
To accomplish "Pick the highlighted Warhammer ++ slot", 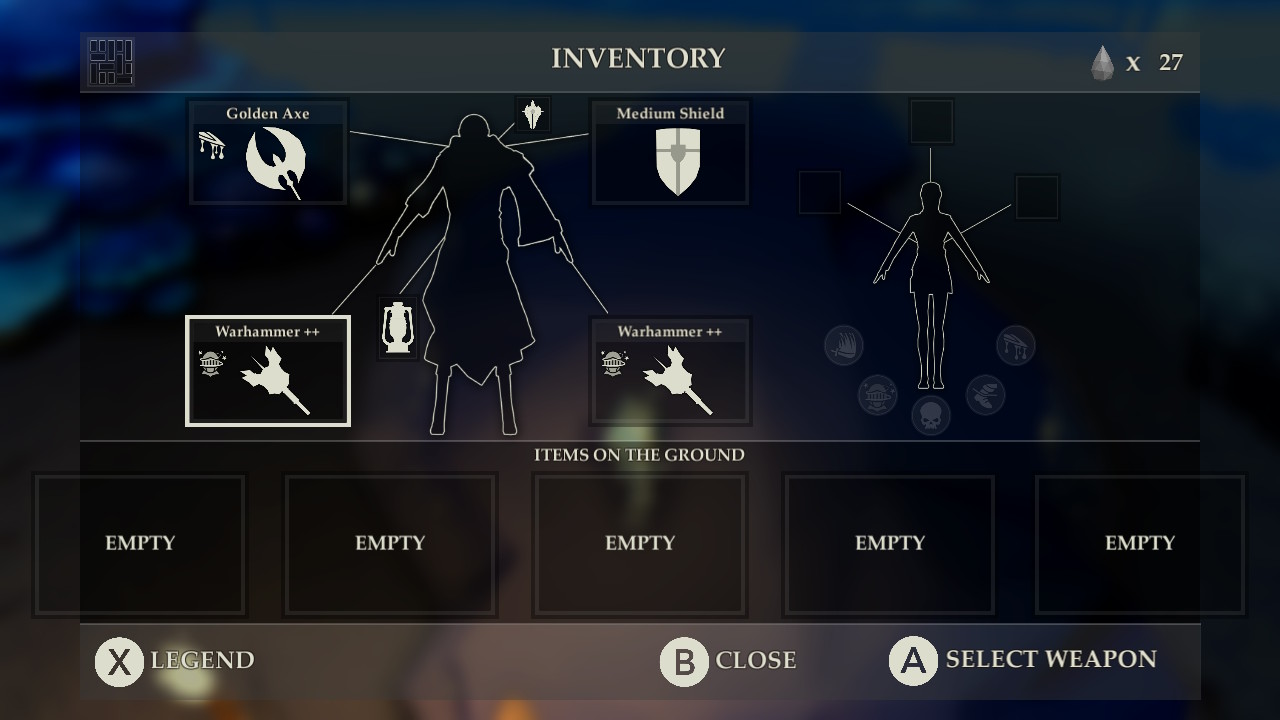I will (268, 371).
